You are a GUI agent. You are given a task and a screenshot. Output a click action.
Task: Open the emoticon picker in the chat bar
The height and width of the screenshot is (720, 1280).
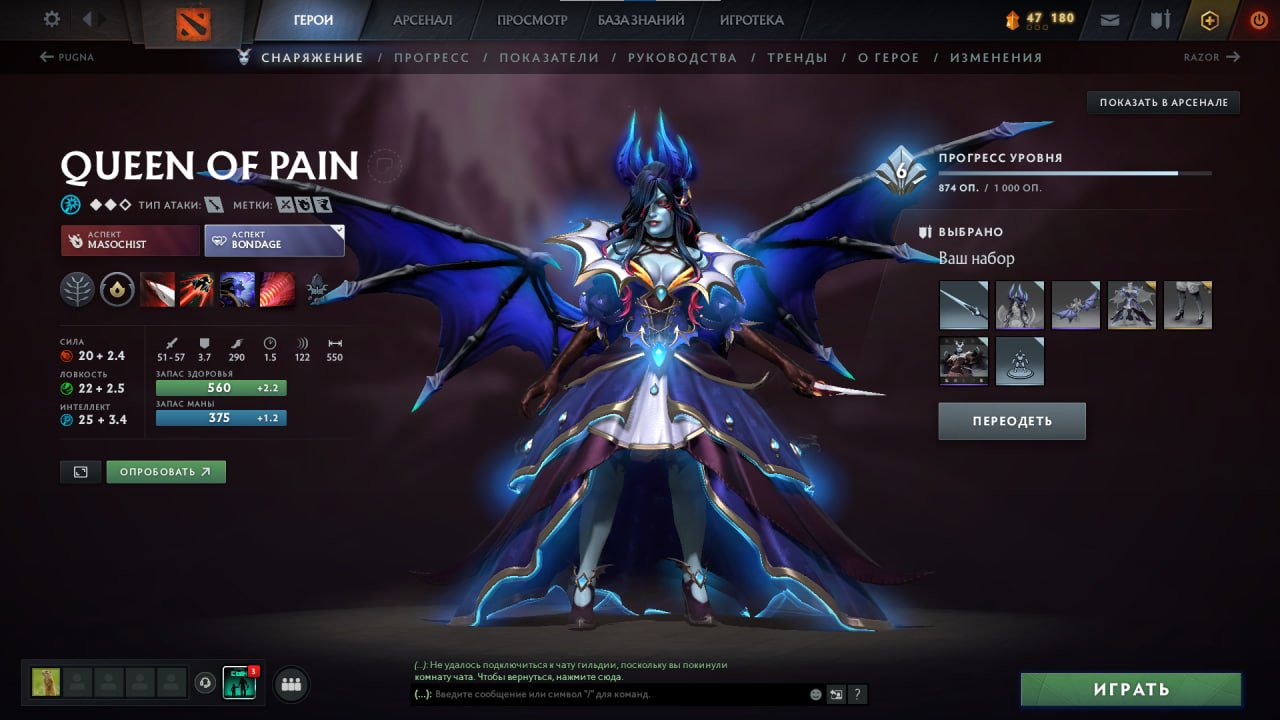815,693
